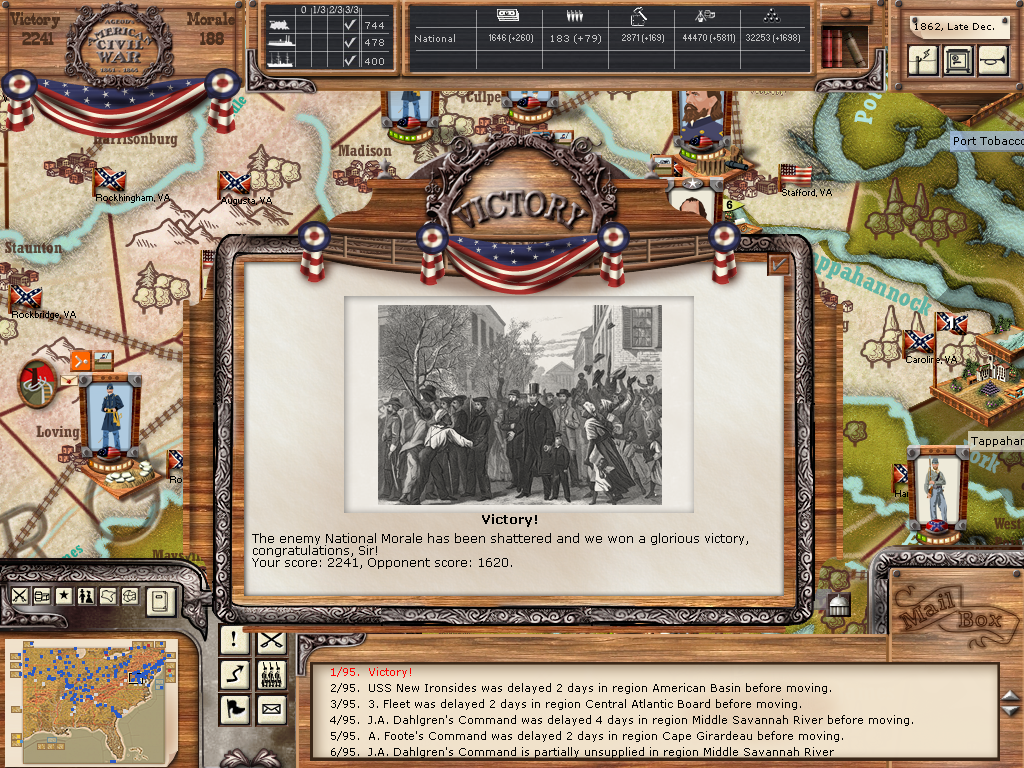Toggle the crossed sabers map filter above minimap

pos(20,596)
